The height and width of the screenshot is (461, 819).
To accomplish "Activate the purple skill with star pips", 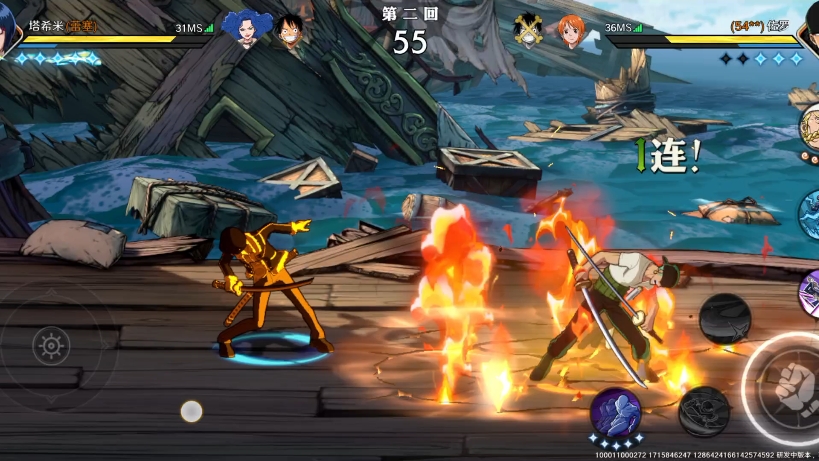I will tap(615, 412).
